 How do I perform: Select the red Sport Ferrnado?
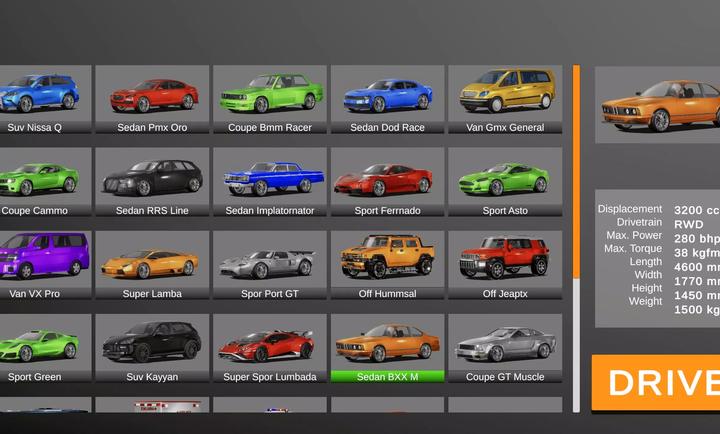(387, 181)
